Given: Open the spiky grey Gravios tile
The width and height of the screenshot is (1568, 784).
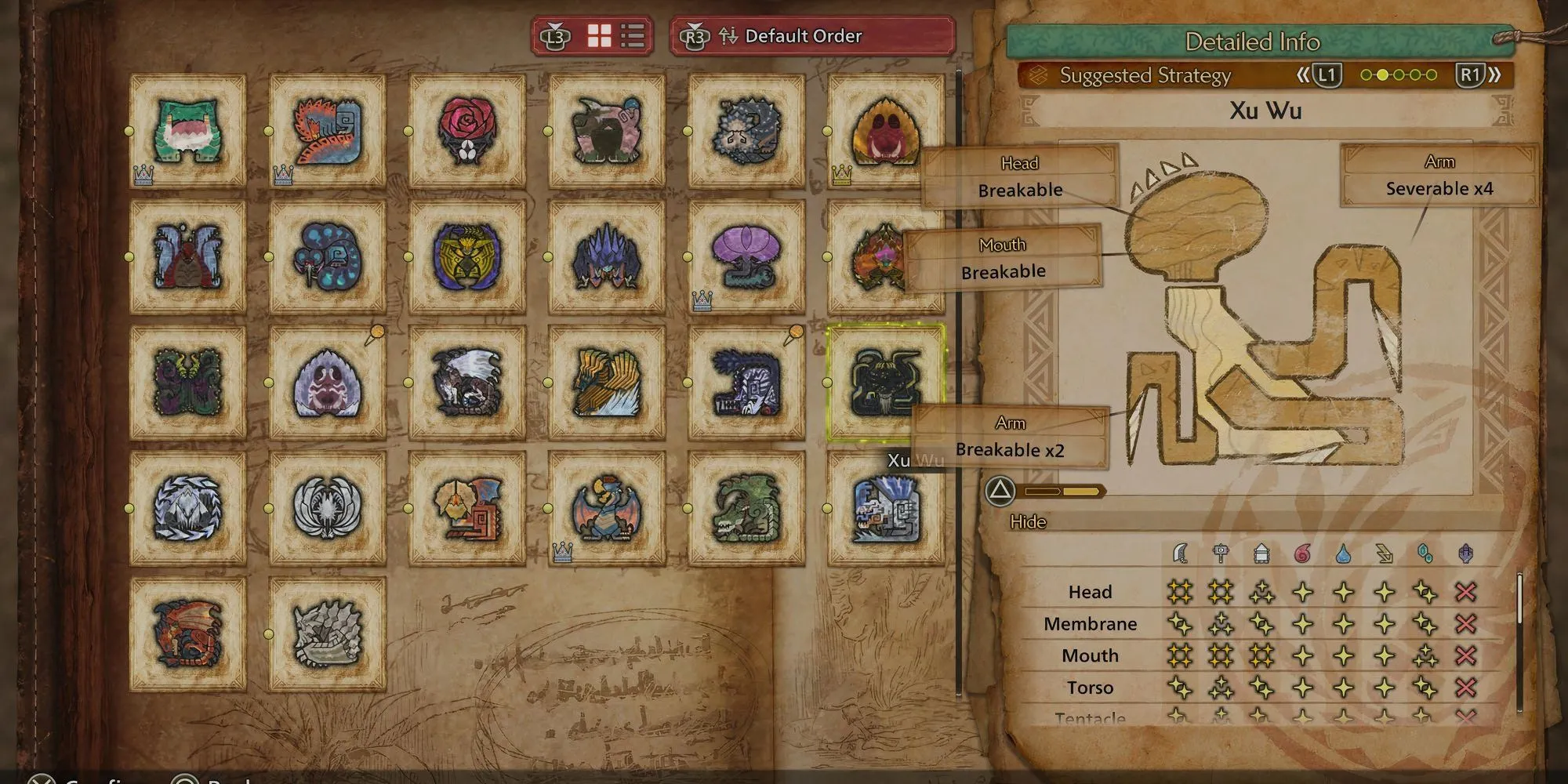Looking at the screenshot, I should pos(328,633).
